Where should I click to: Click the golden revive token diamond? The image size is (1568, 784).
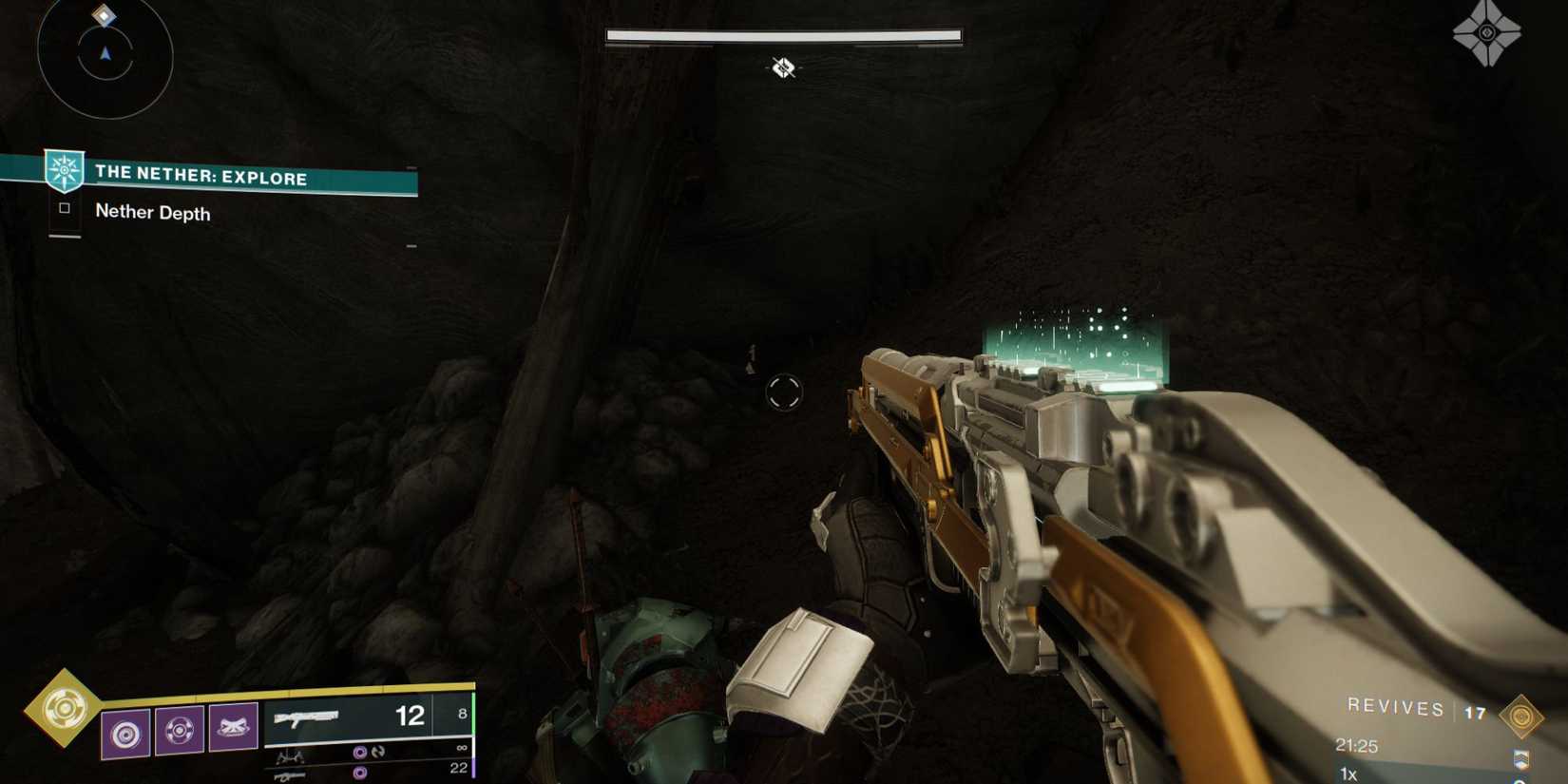1520,716
